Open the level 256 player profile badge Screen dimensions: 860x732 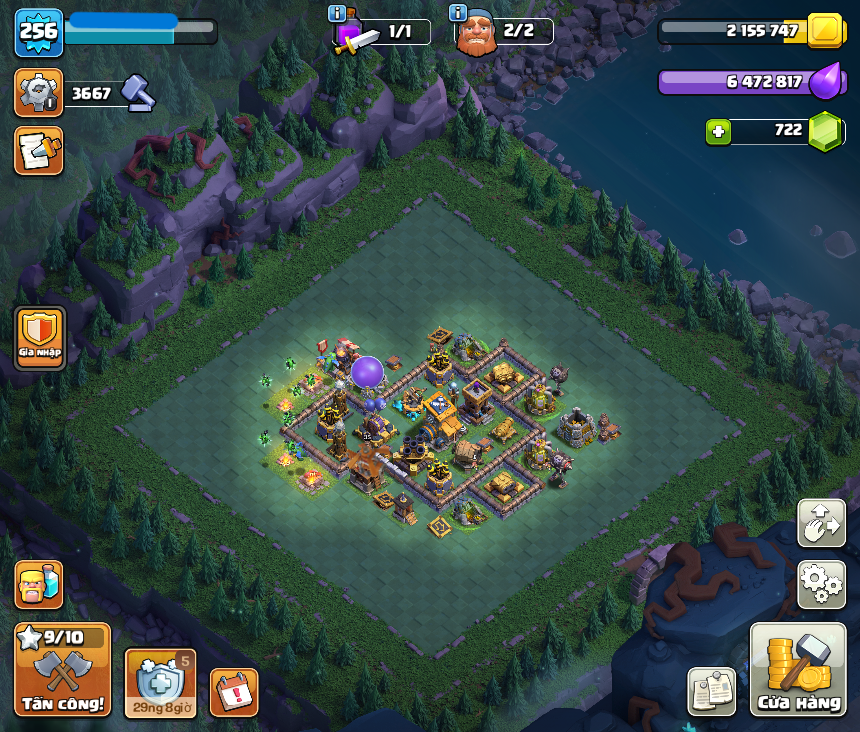[x=39, y=32]
